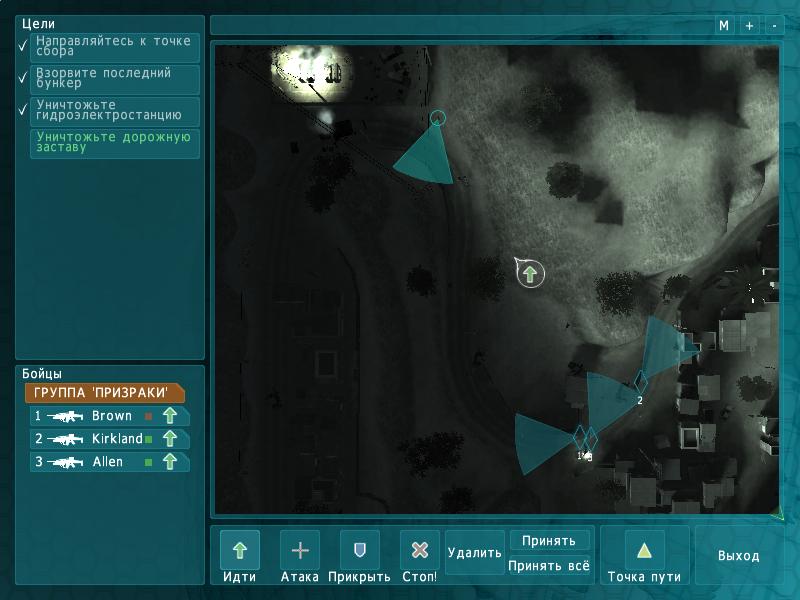Zoom in the map with plus

click(x=749, y=26)
